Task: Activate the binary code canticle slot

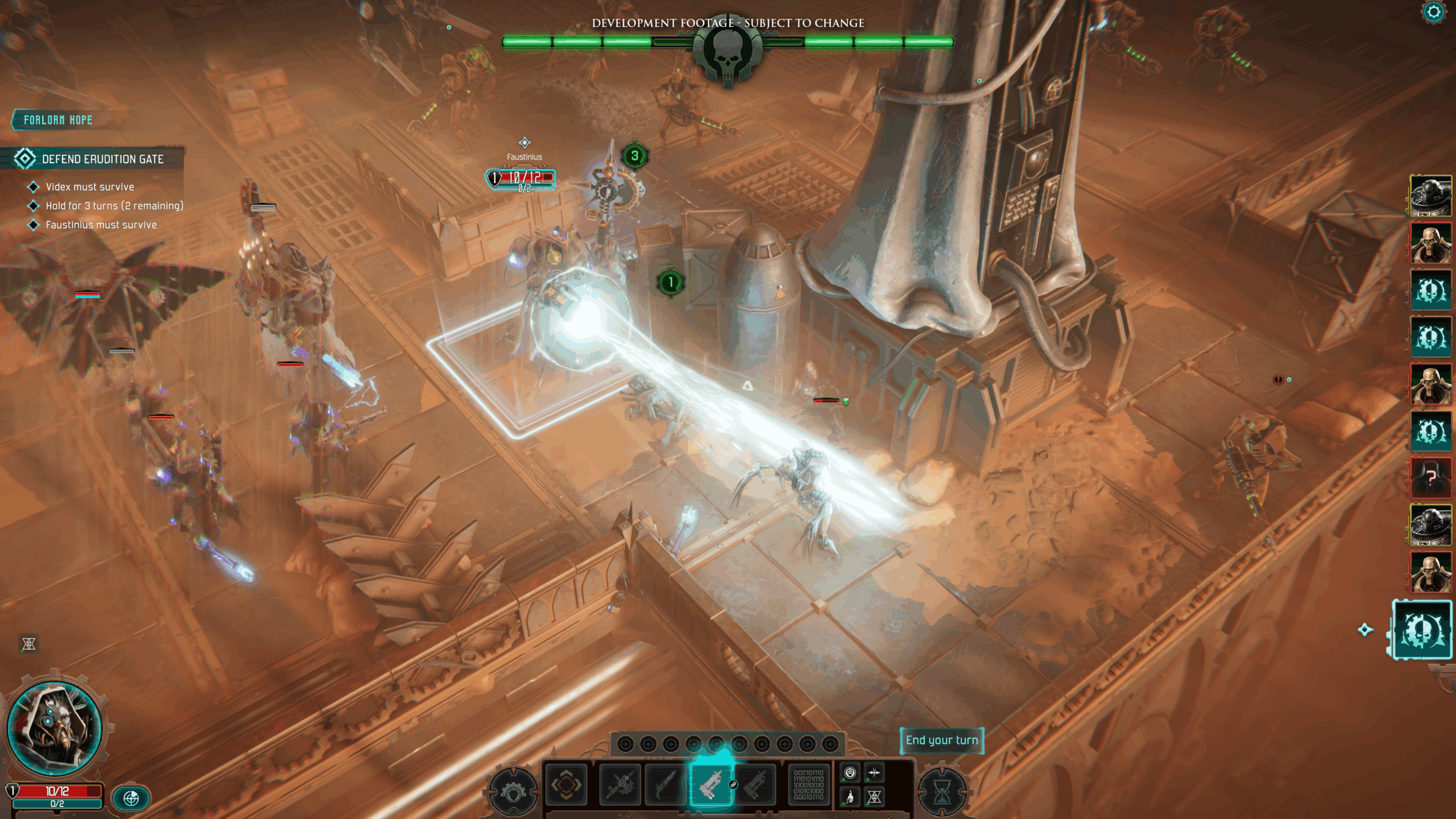Action: pos(808,785)
